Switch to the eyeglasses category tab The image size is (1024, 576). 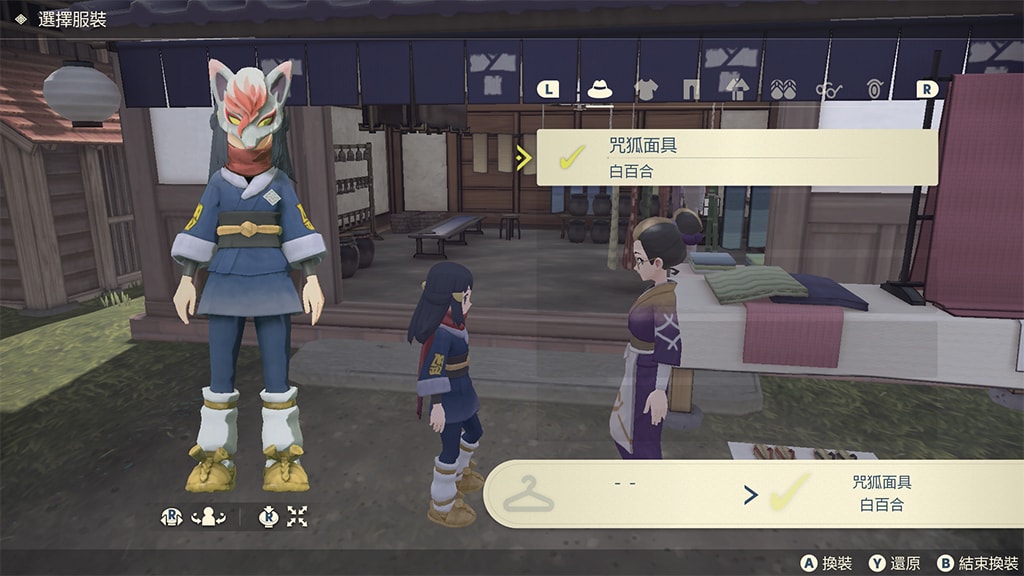pyautogui.click(x=829, y=89)
